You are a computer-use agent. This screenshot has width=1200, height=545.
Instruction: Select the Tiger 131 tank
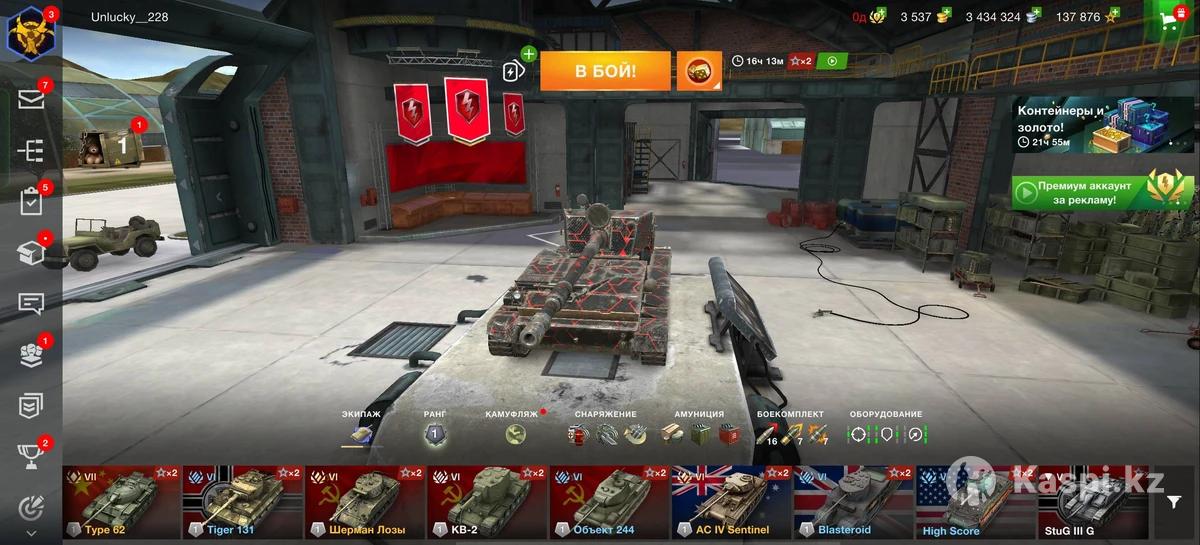coord(243,502)
